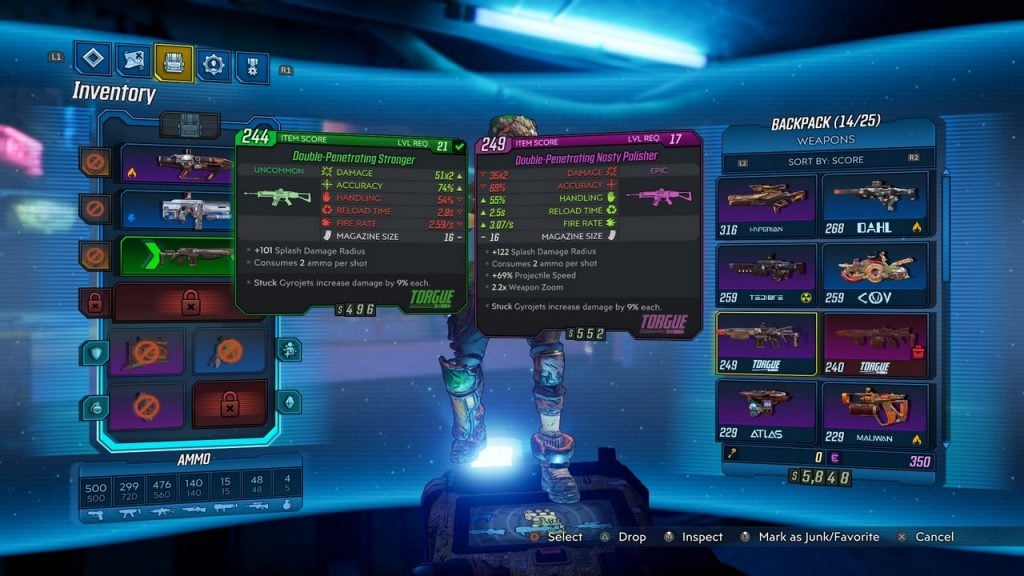The height and width of the screenshot is (576, 1024).
Task: Pick the Maliwan weapon with score 229
Action: point(876,412)
